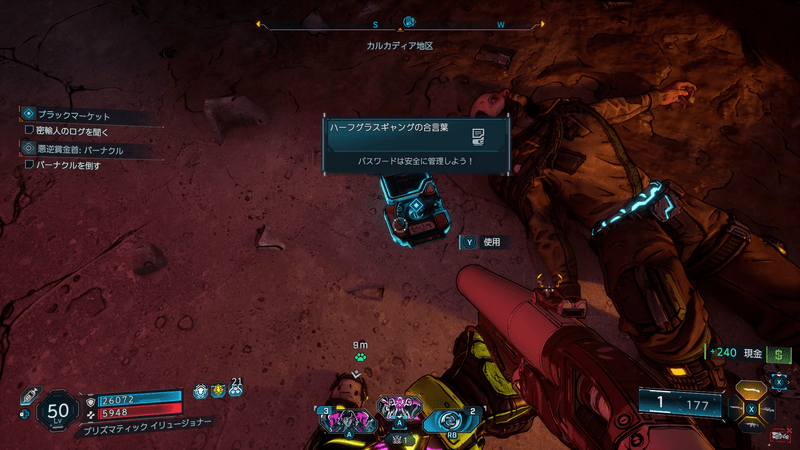This screenshot has width=800, height=450.
Task: Click the バーナクルを倒す objective checkbox
Action: click(29, 165)
